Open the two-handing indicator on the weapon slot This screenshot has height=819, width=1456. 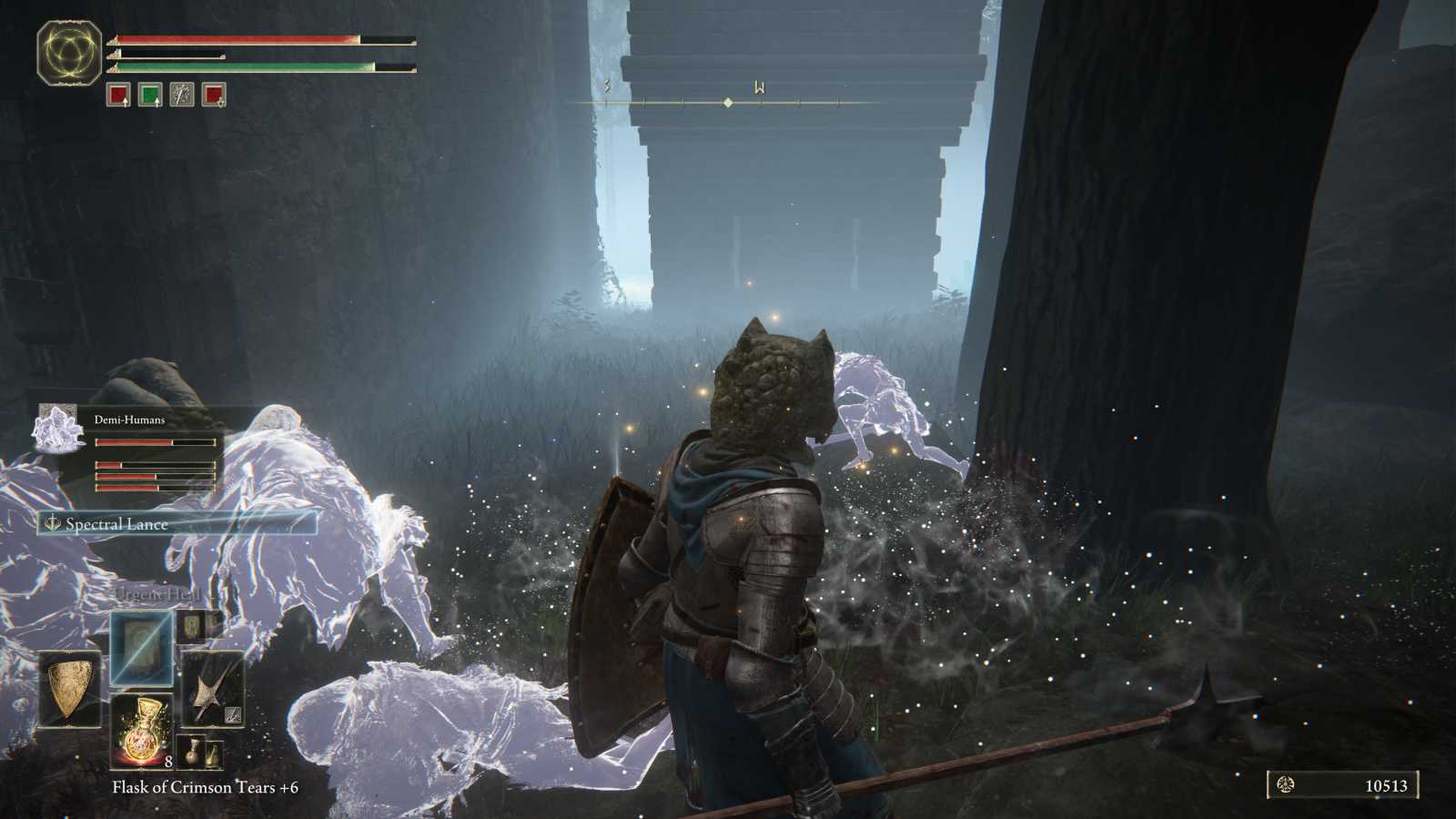click(232, 713)
